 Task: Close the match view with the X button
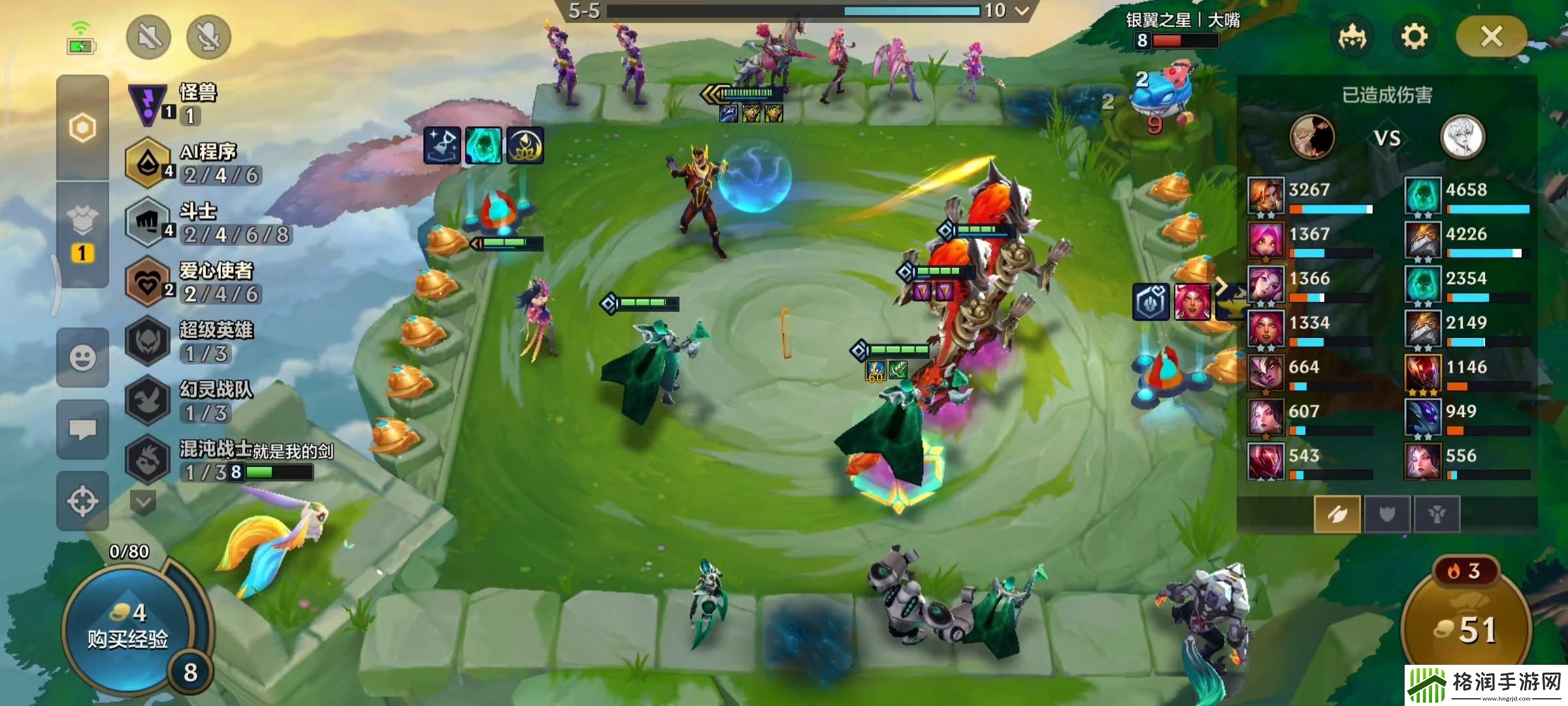1492,37
